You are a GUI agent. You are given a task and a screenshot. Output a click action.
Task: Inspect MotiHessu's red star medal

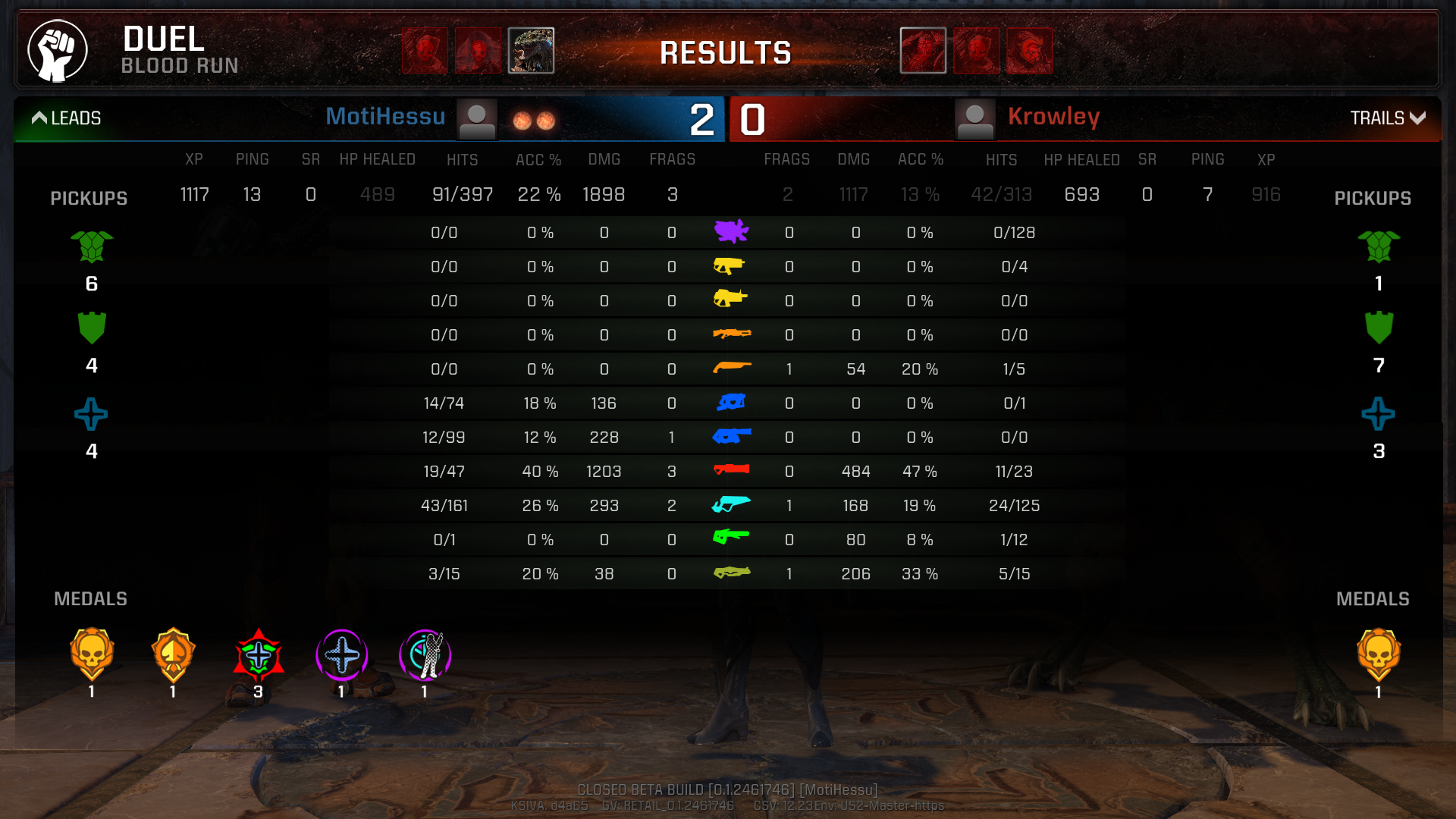pyautogui.click(x=259, y=654)
